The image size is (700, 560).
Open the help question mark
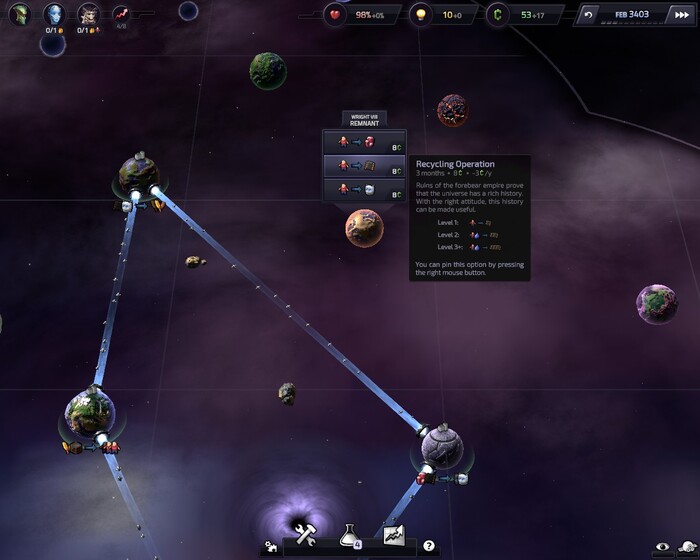pyautogui.click(x=428, y=546)
